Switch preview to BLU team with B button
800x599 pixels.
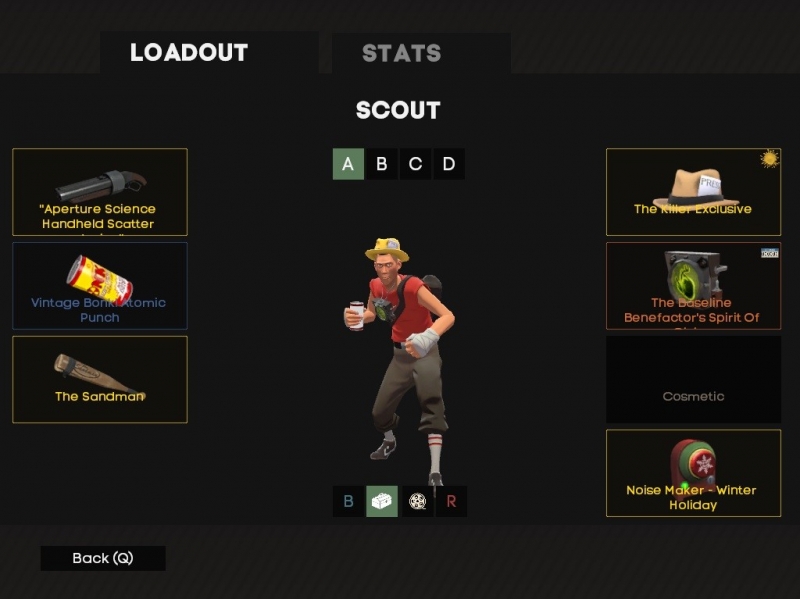point(348,501)
